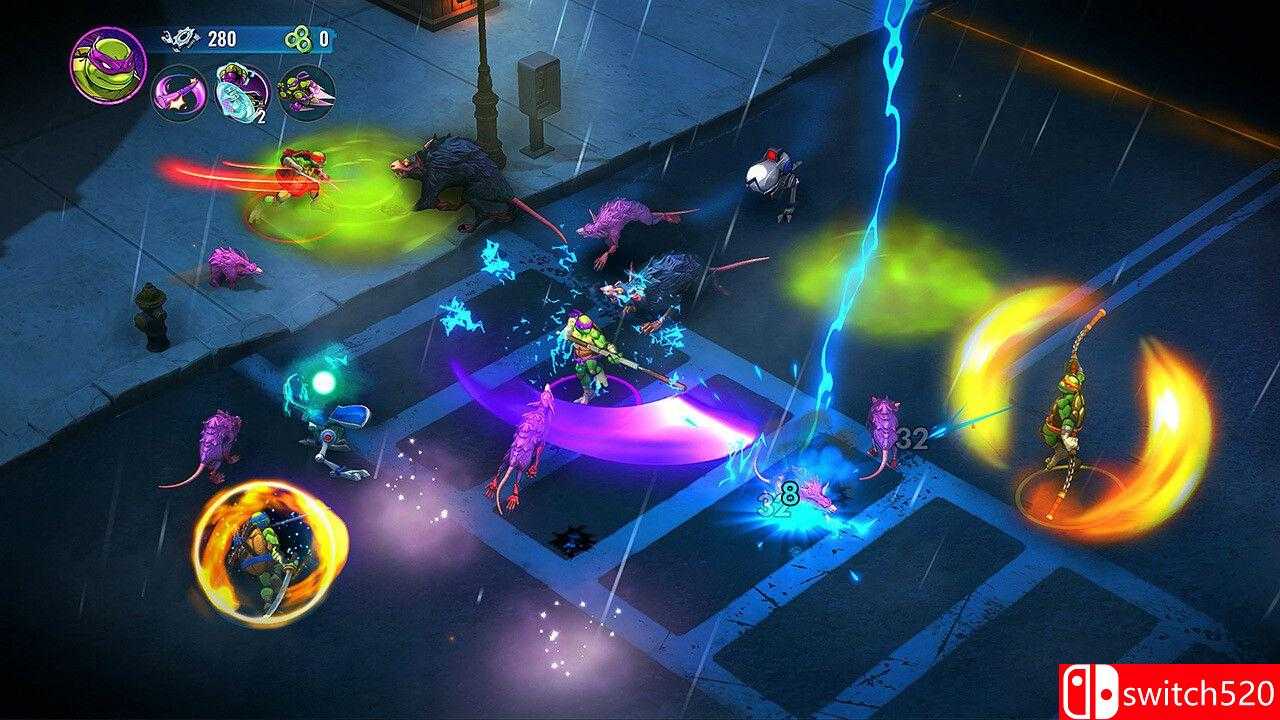Click the scrap counter showing 280
This screenshot has height=720, width=1280.
(x=222, y=39)
